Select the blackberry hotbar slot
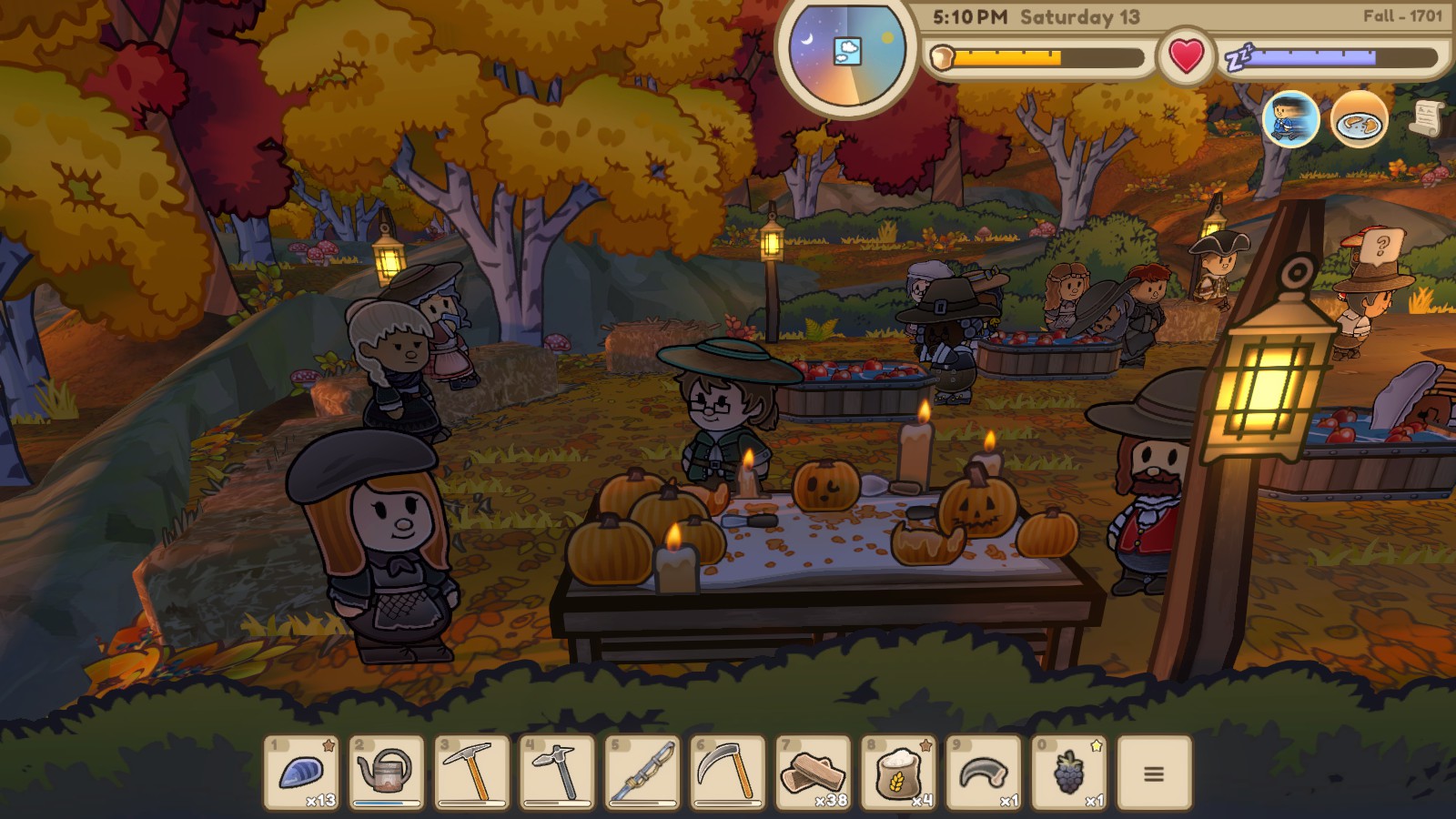Screen dimensions: 1456x819 click(1069, 773)
